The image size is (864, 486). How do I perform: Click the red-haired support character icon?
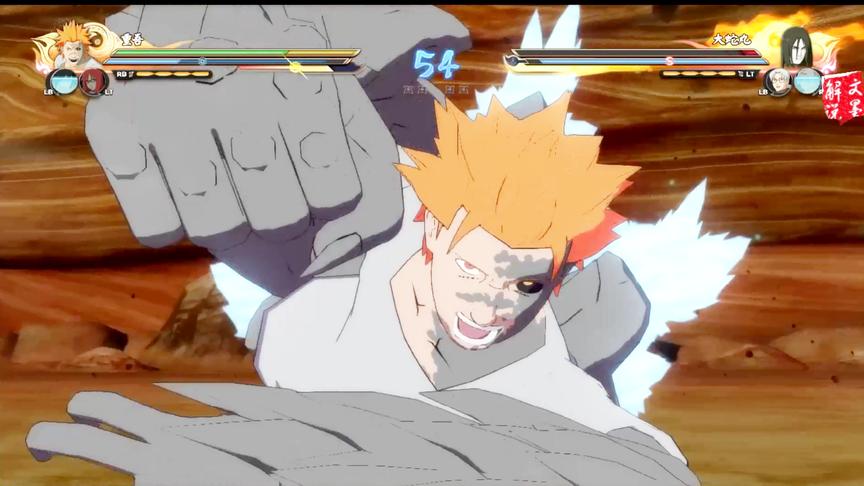(x=93, y=82)
